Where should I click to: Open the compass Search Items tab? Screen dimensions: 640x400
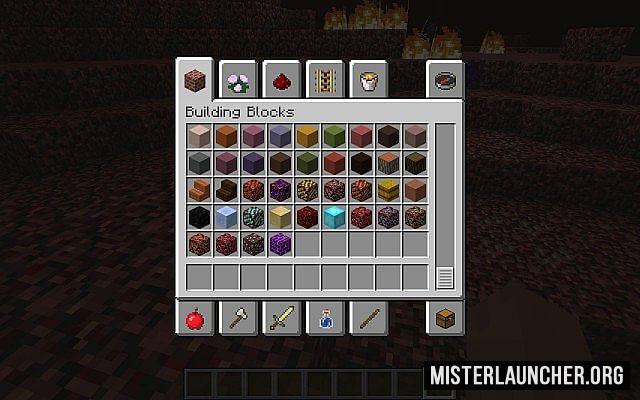tap(444, 80)
